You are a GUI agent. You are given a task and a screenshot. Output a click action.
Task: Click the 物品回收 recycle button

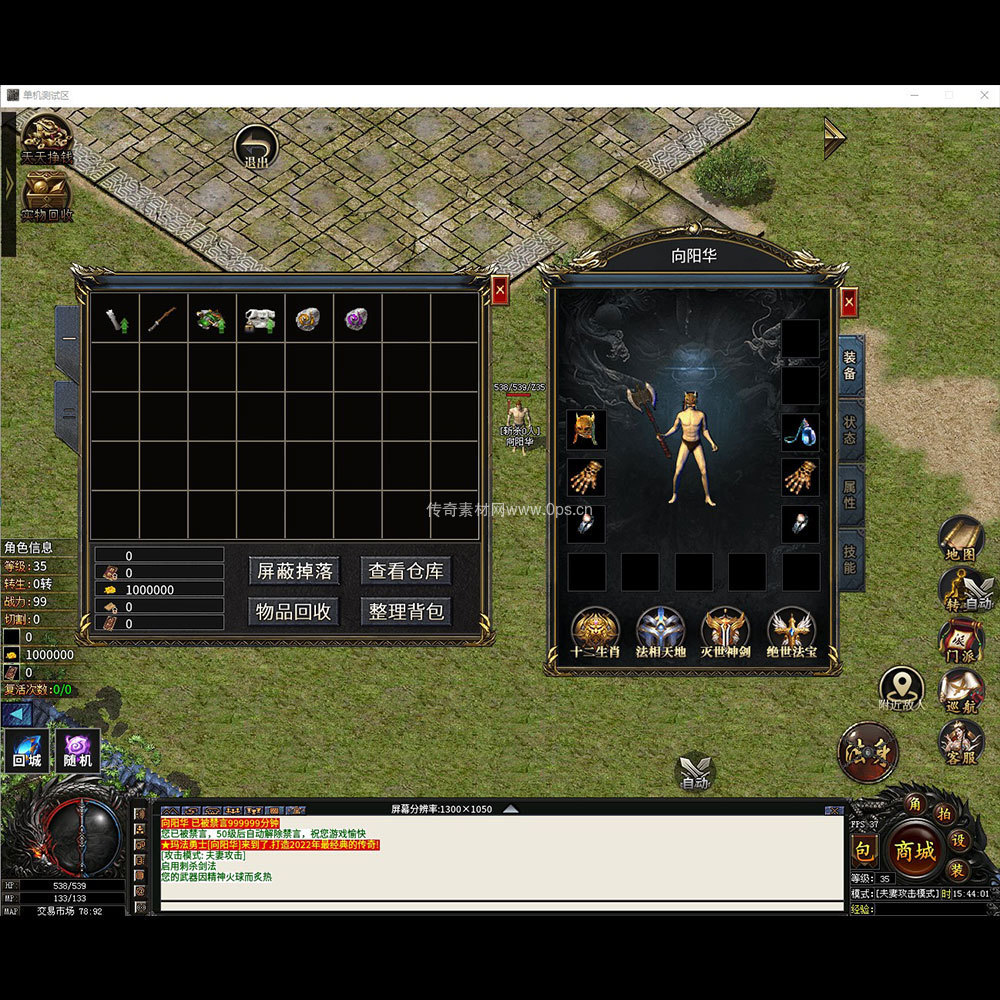[294, 611]
